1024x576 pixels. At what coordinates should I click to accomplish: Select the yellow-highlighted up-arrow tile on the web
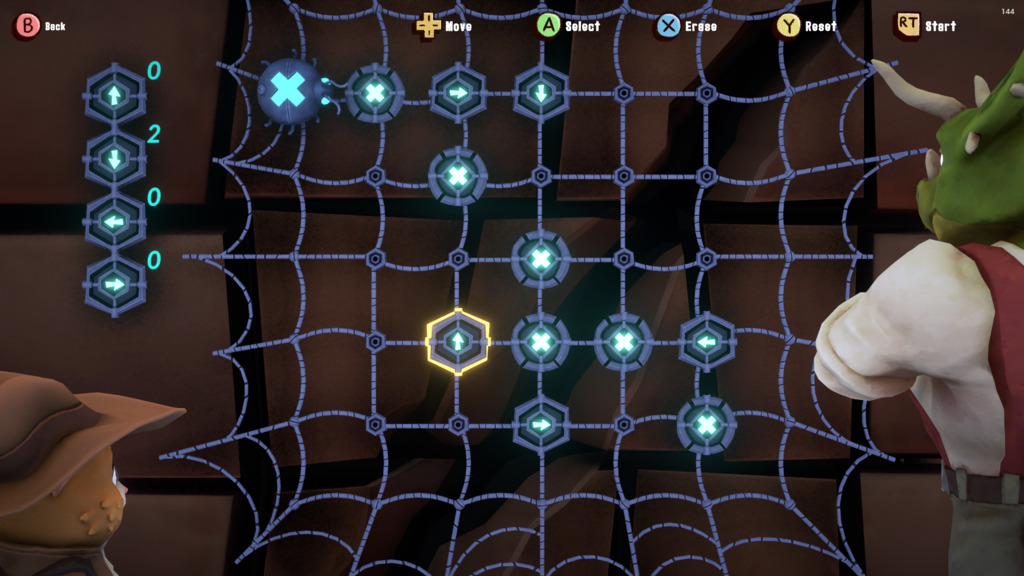point(458,342)
